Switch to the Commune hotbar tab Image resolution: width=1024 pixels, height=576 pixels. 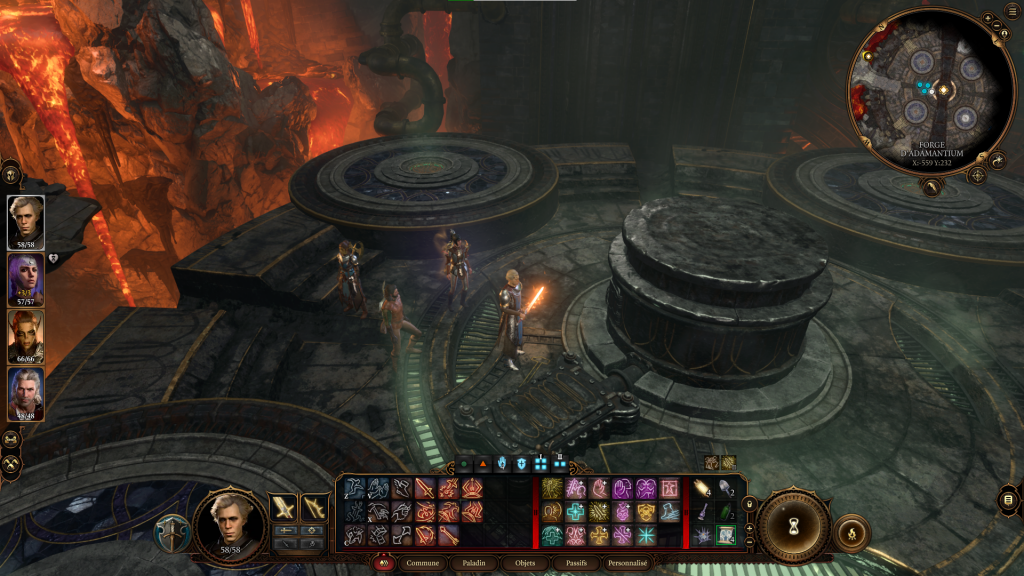[x=425, y=563]
